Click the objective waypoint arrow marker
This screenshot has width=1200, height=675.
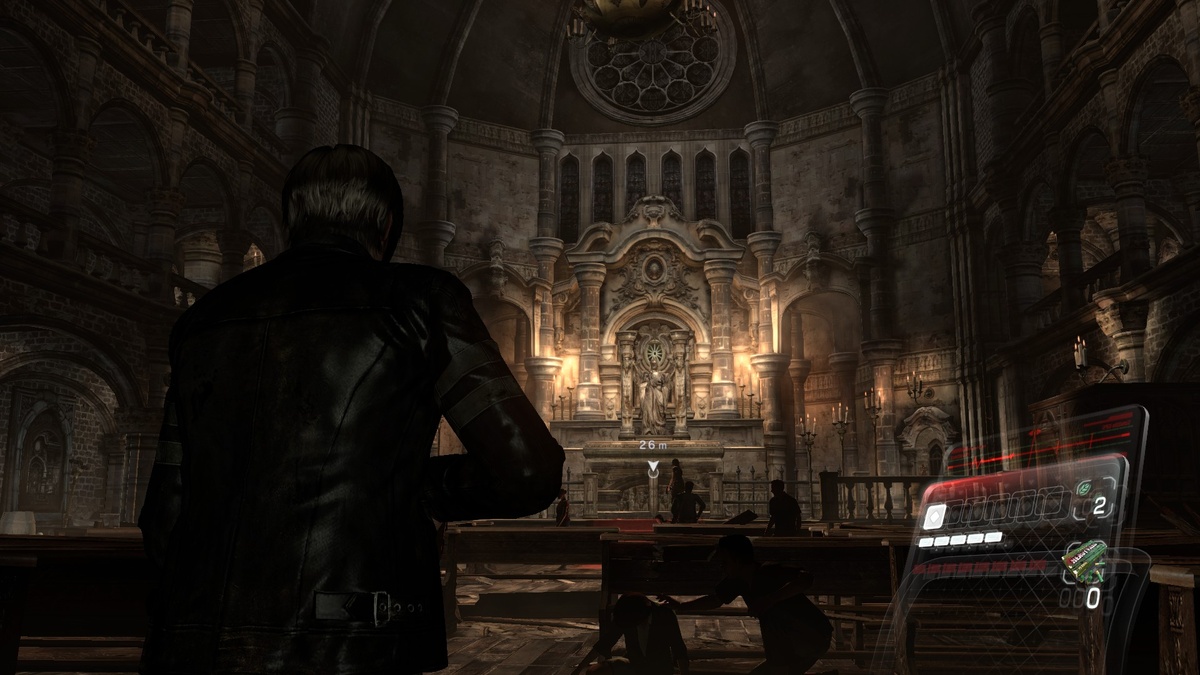pos(653,467)
